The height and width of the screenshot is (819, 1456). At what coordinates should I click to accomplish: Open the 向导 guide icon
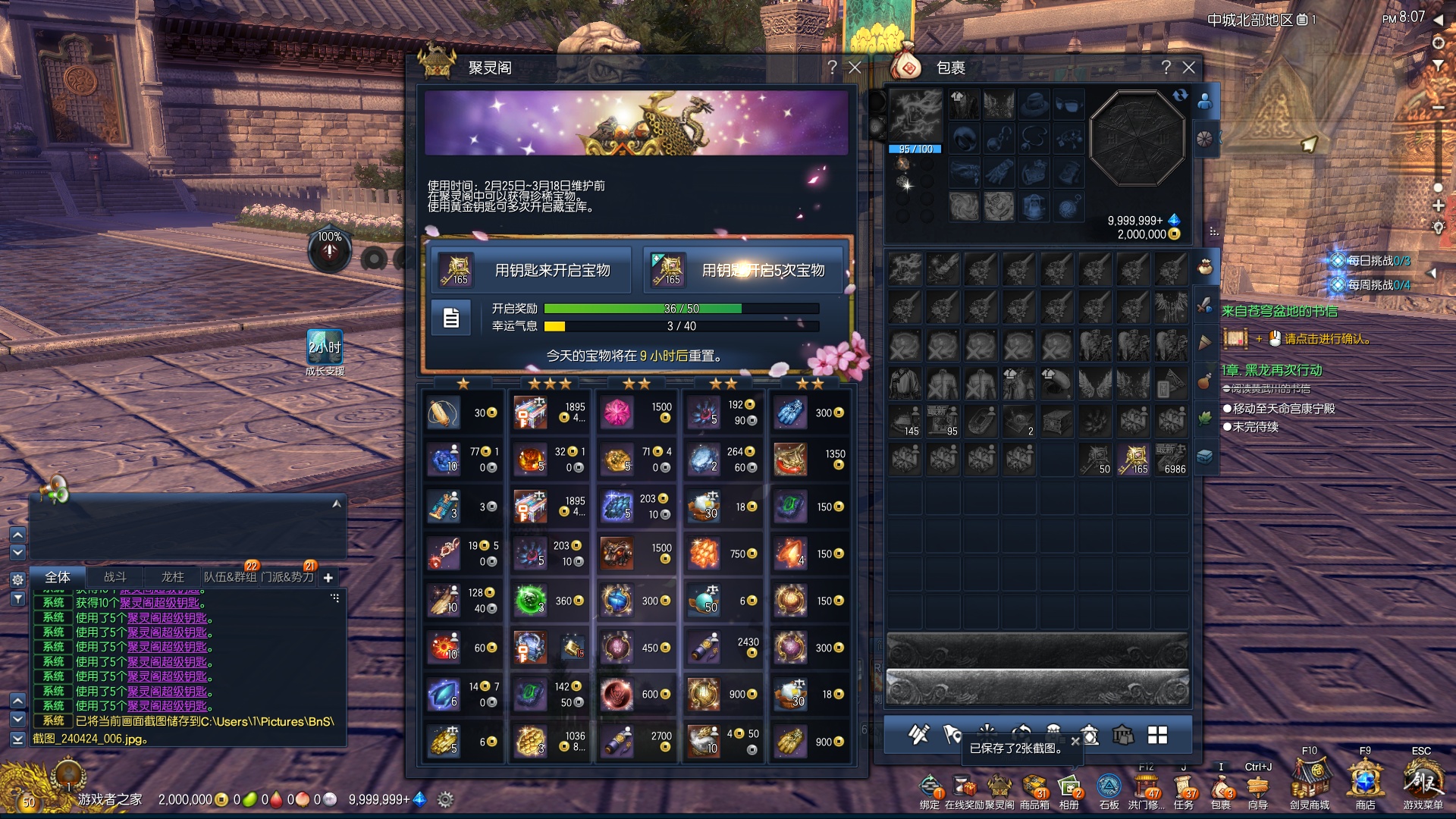1257,788
